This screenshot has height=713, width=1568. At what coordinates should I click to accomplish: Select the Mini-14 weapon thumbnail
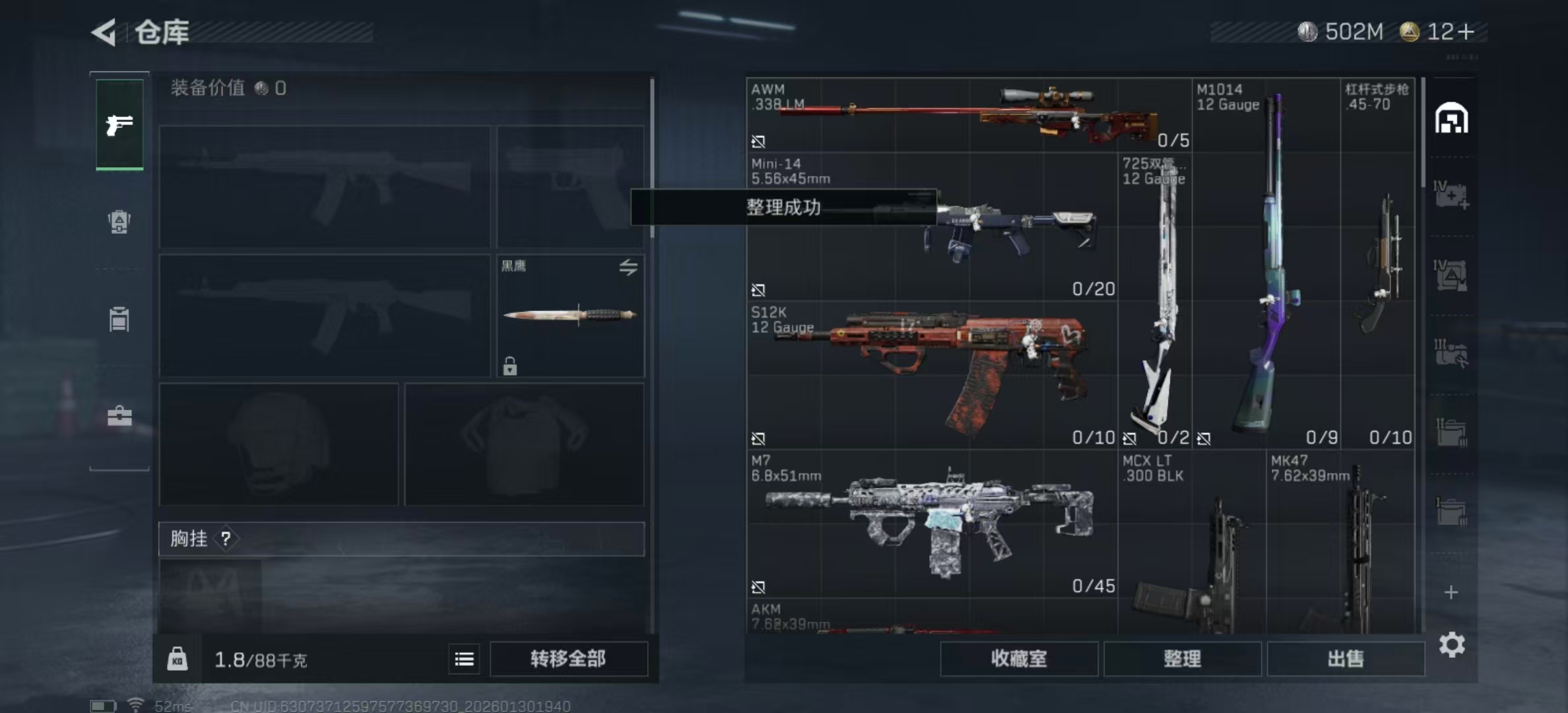[957, 231]
